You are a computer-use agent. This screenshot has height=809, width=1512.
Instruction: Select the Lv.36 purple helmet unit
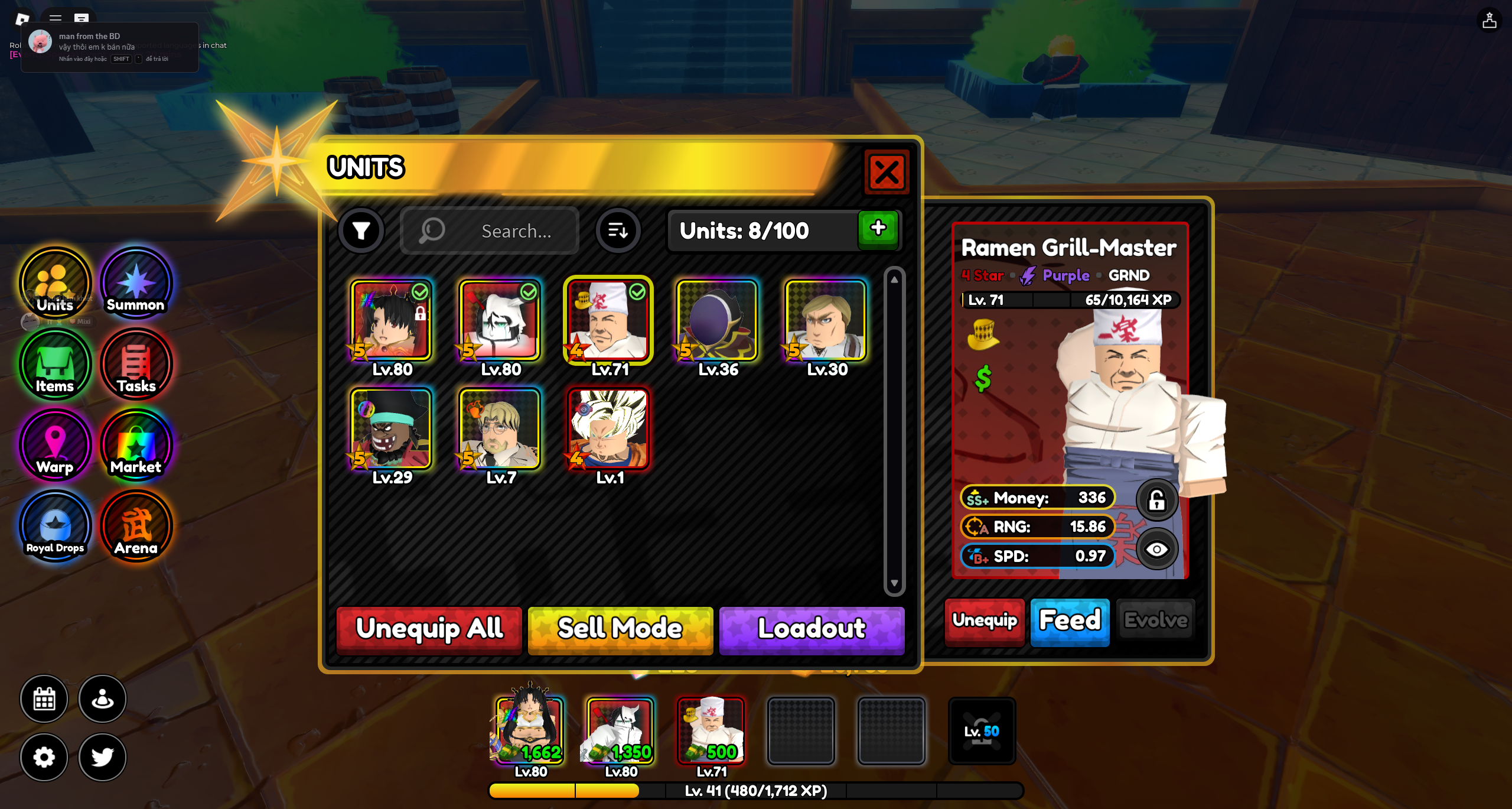point(717,321)
